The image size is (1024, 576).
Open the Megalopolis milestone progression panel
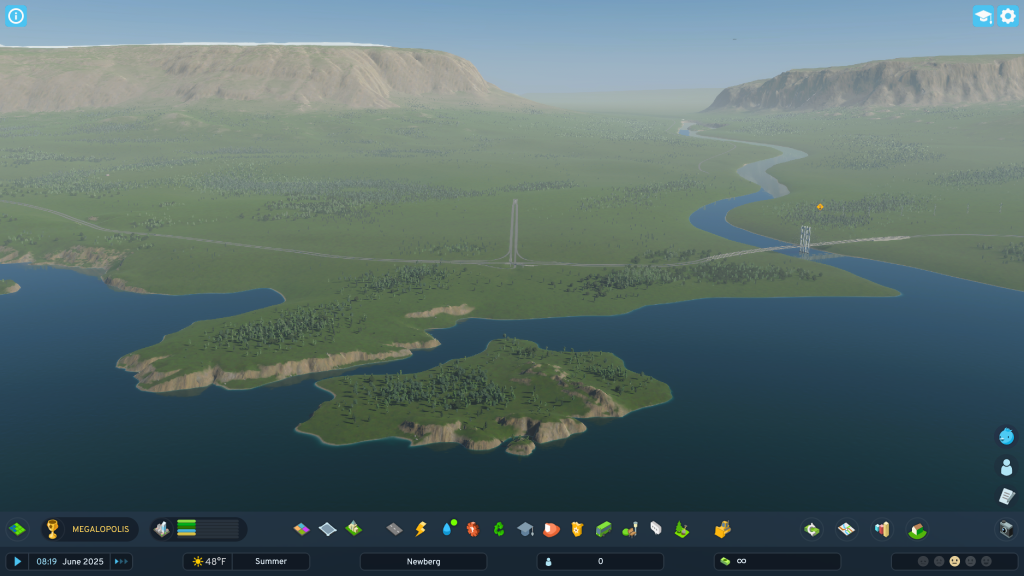point(90,529)
